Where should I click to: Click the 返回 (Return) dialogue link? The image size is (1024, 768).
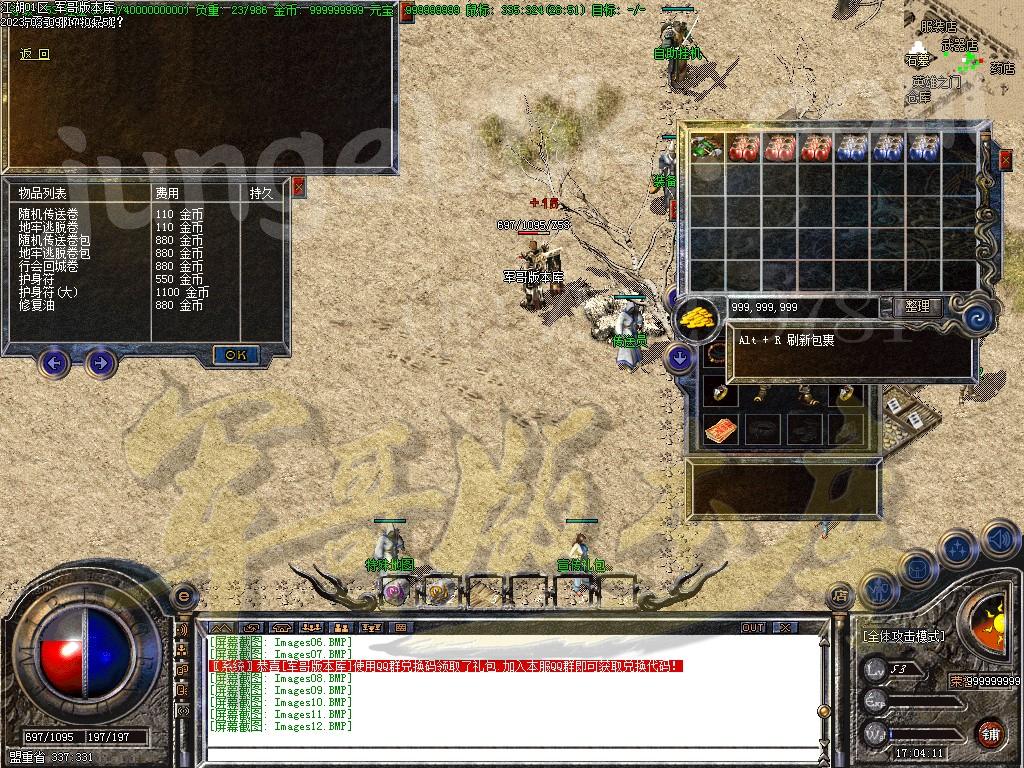click(34, 54)
